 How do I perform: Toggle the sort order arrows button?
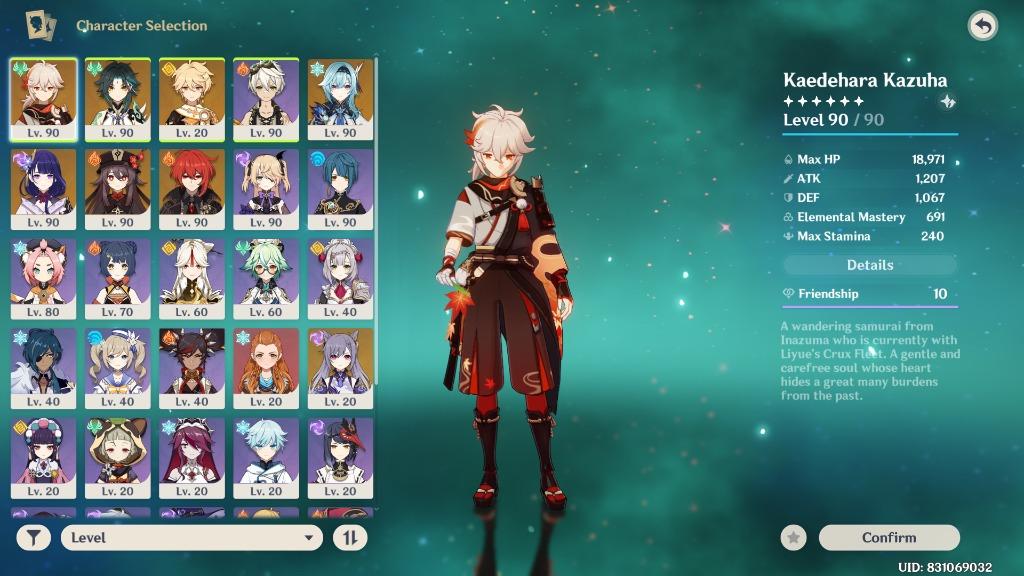[350, 538]
